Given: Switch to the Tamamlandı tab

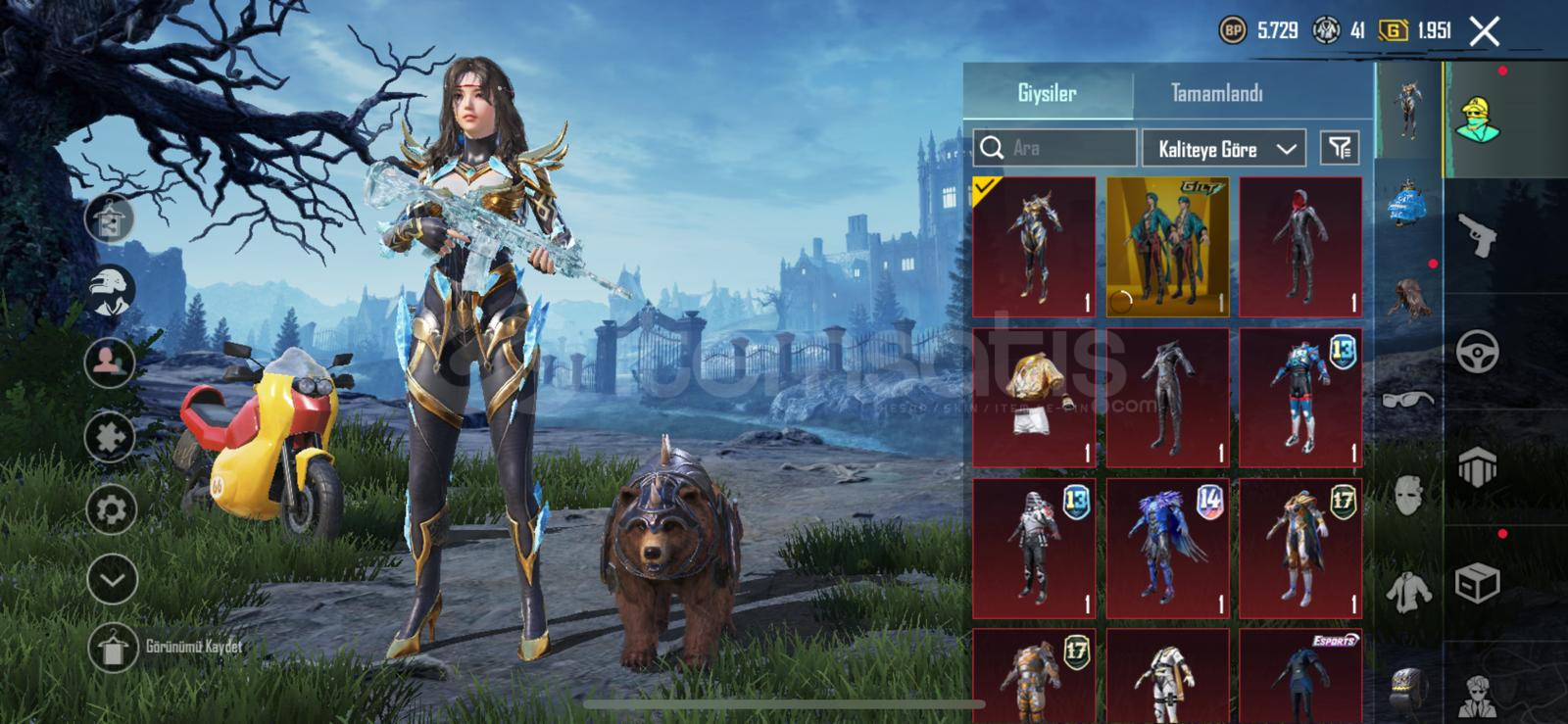Looking at the screenshot, I should (1216, 94).
